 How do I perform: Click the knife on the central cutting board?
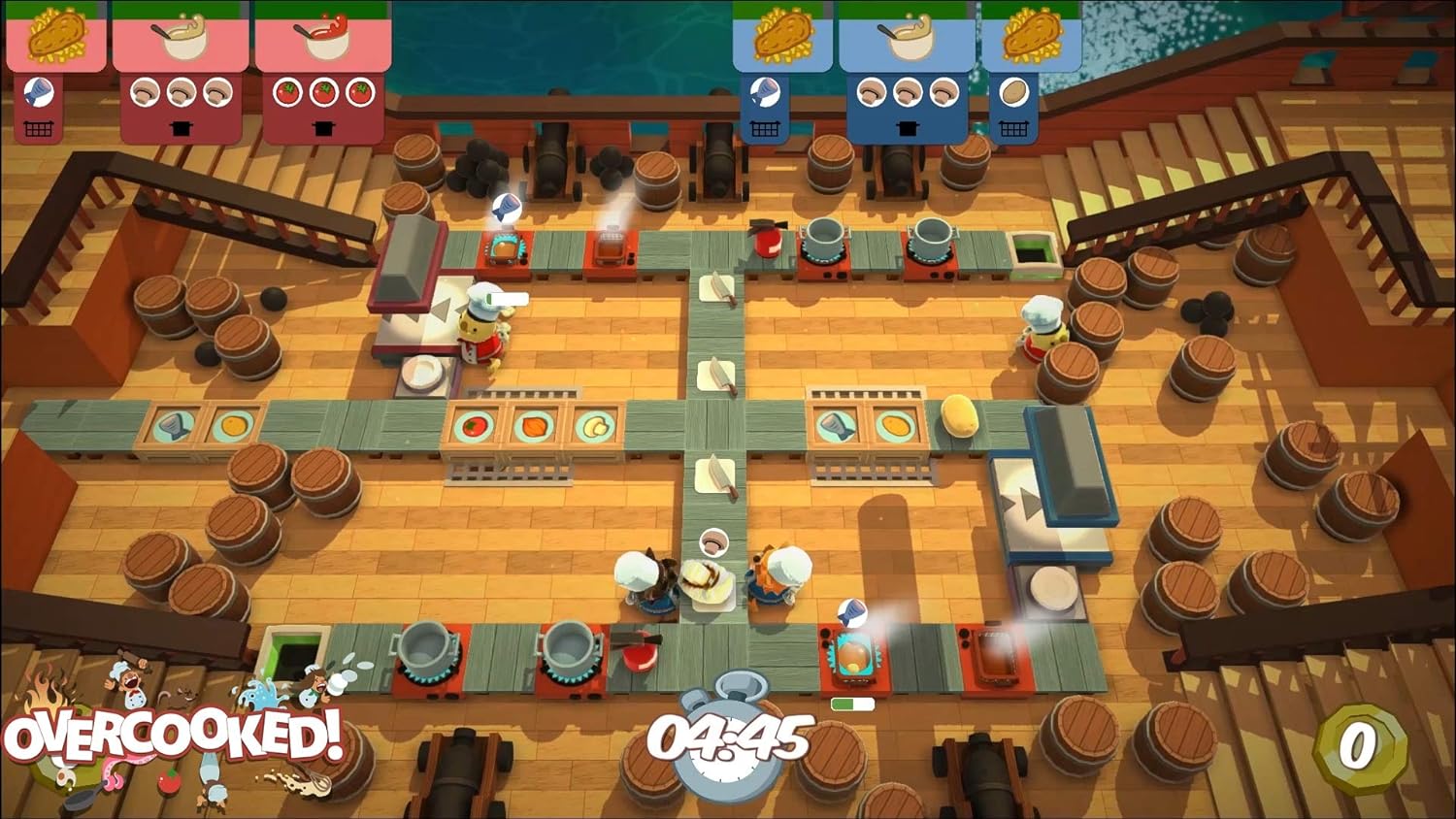coord(717,374)
